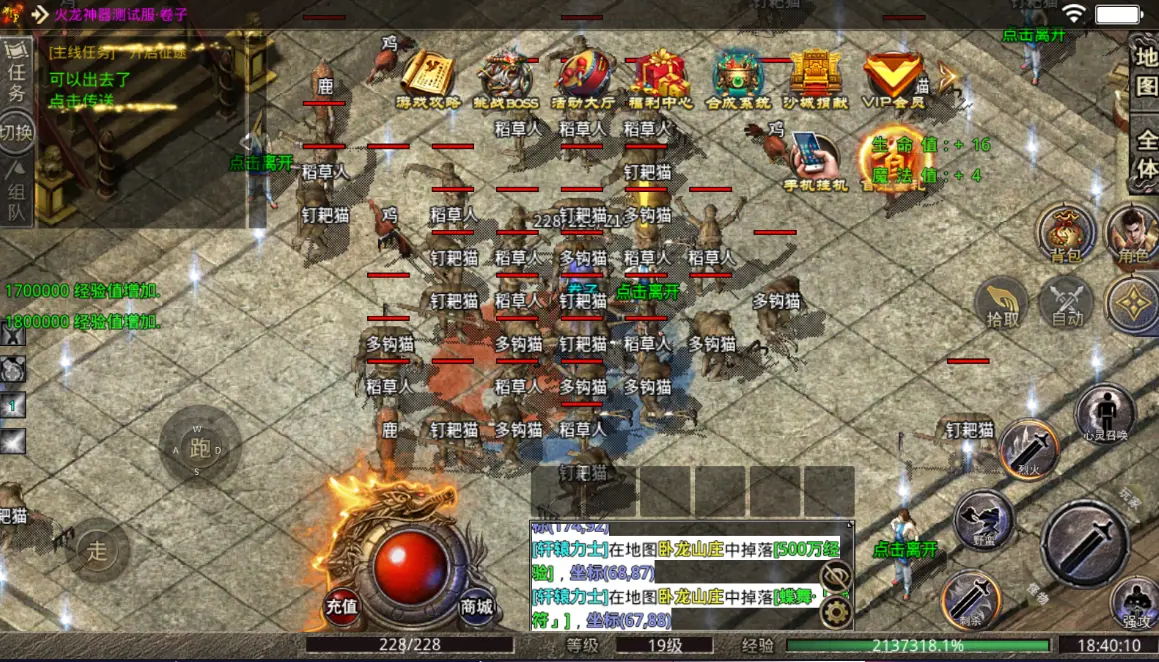Use the 心灵召唤 summon skill
The height and width of the screenshot is (662, 1159).
(x=1105, y=411)
